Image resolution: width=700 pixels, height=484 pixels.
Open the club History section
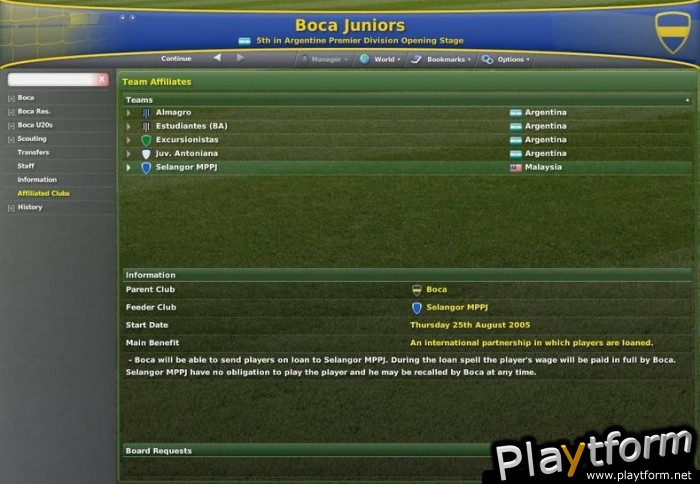point(29,207)
